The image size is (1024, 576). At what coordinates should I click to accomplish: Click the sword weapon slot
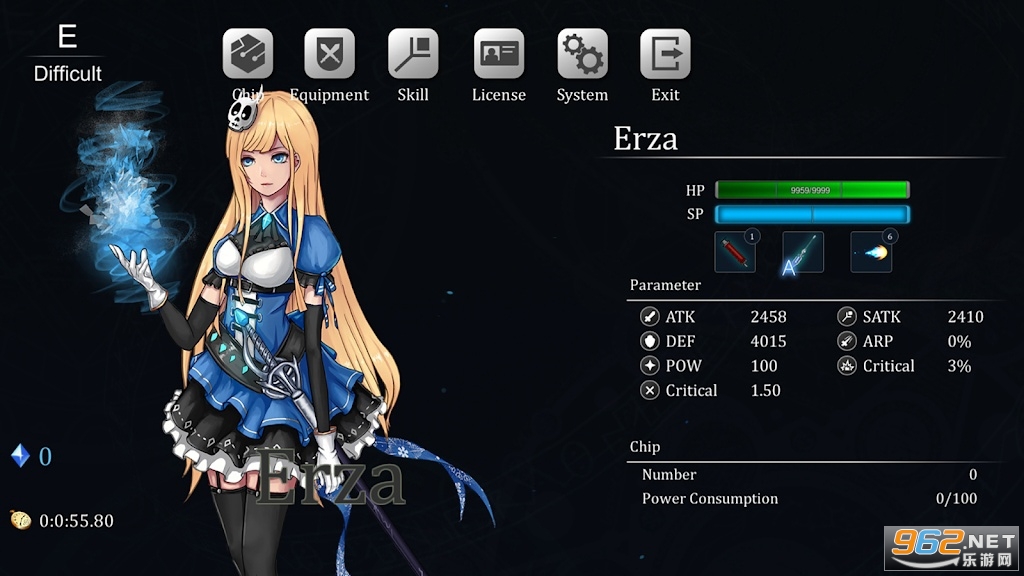click(x=803, y=252)
